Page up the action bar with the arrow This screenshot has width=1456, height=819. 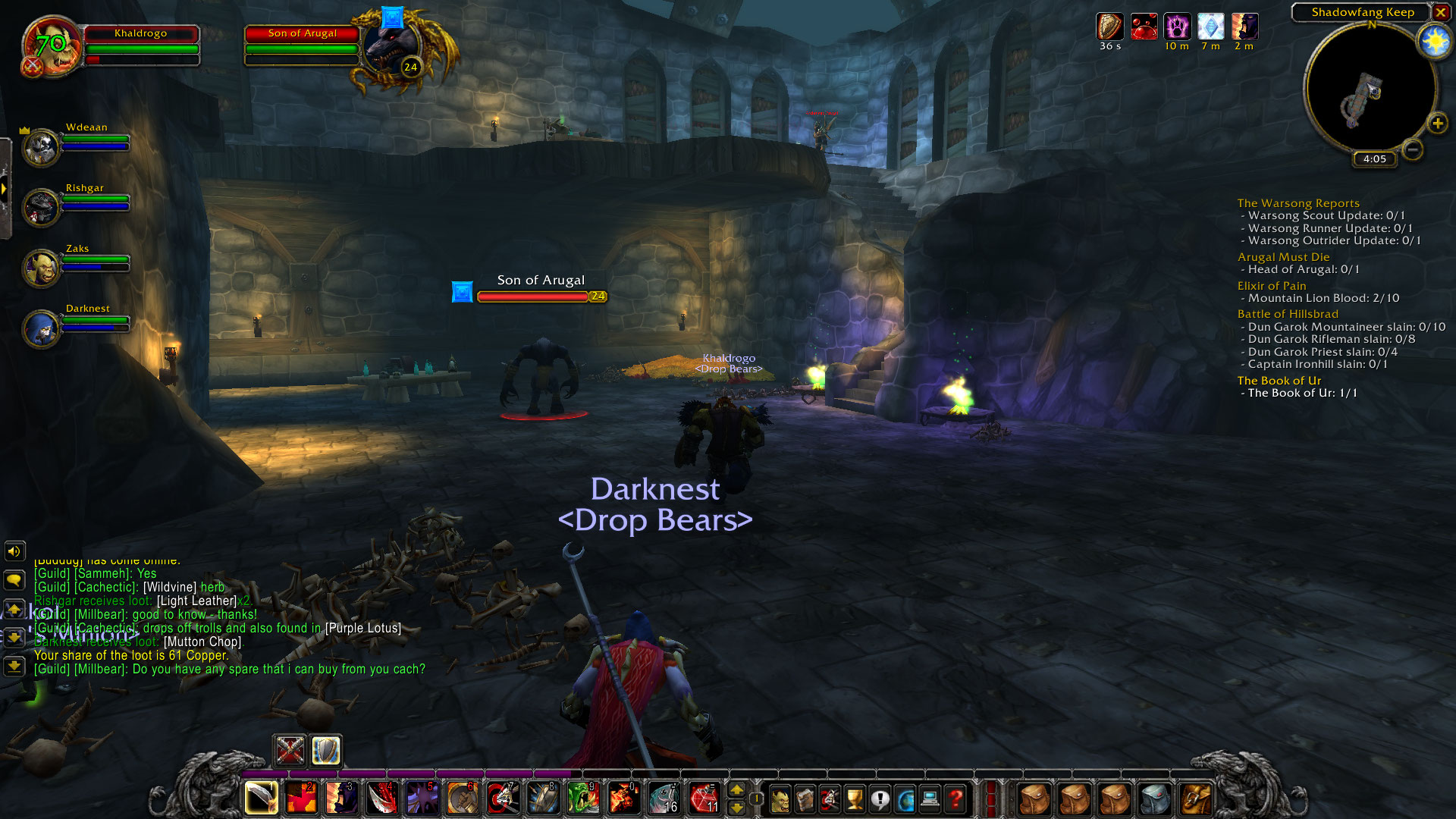[x=738, y=790]
